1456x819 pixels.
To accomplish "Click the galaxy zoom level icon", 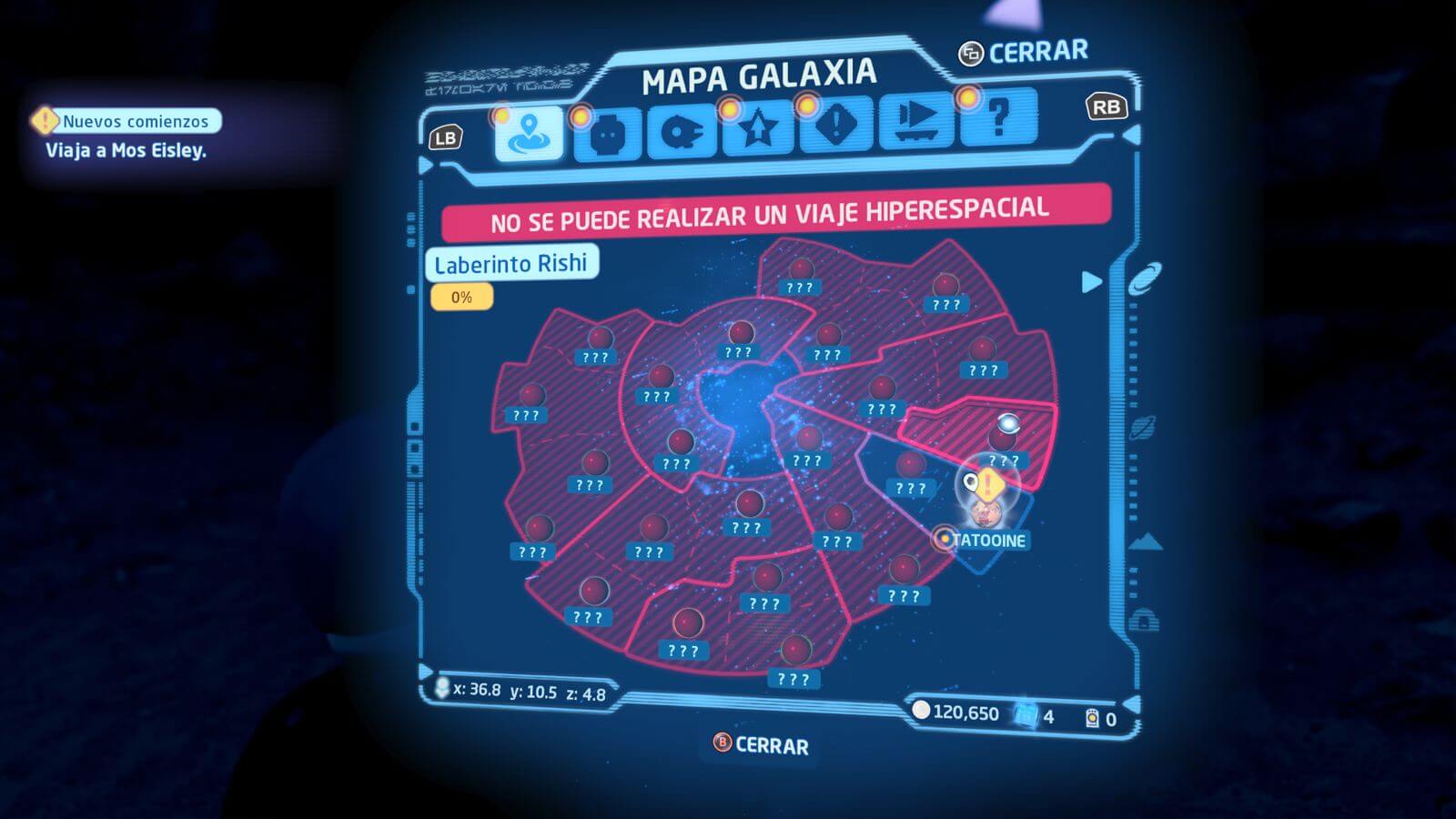I will pos(1144,278).
